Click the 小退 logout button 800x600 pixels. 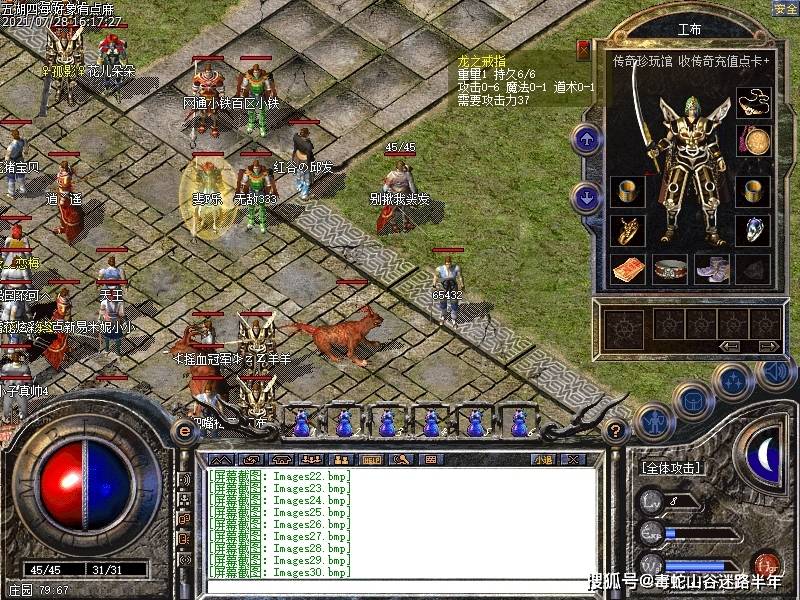point(544,459)
